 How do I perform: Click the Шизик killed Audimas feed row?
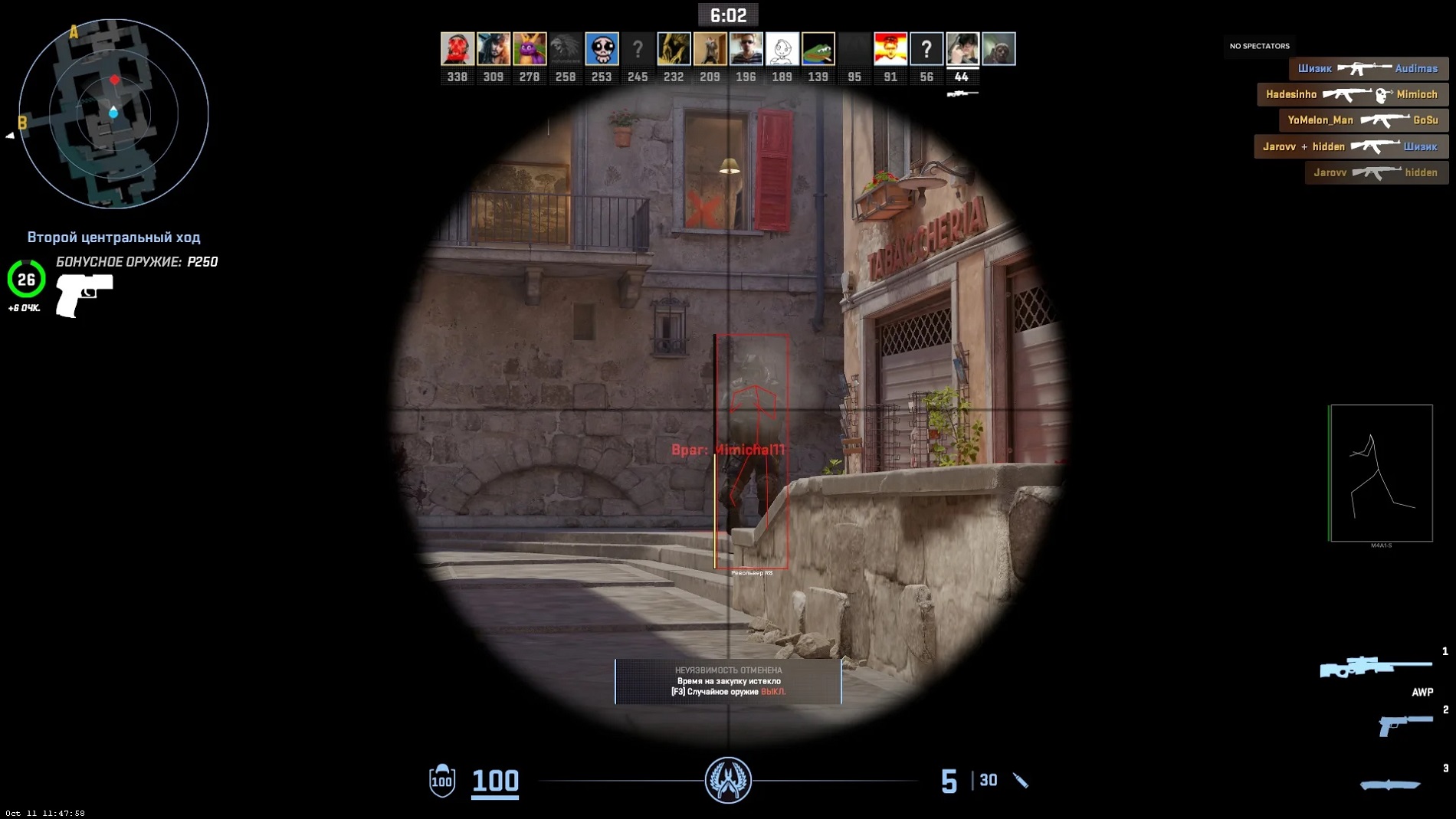1368,68
